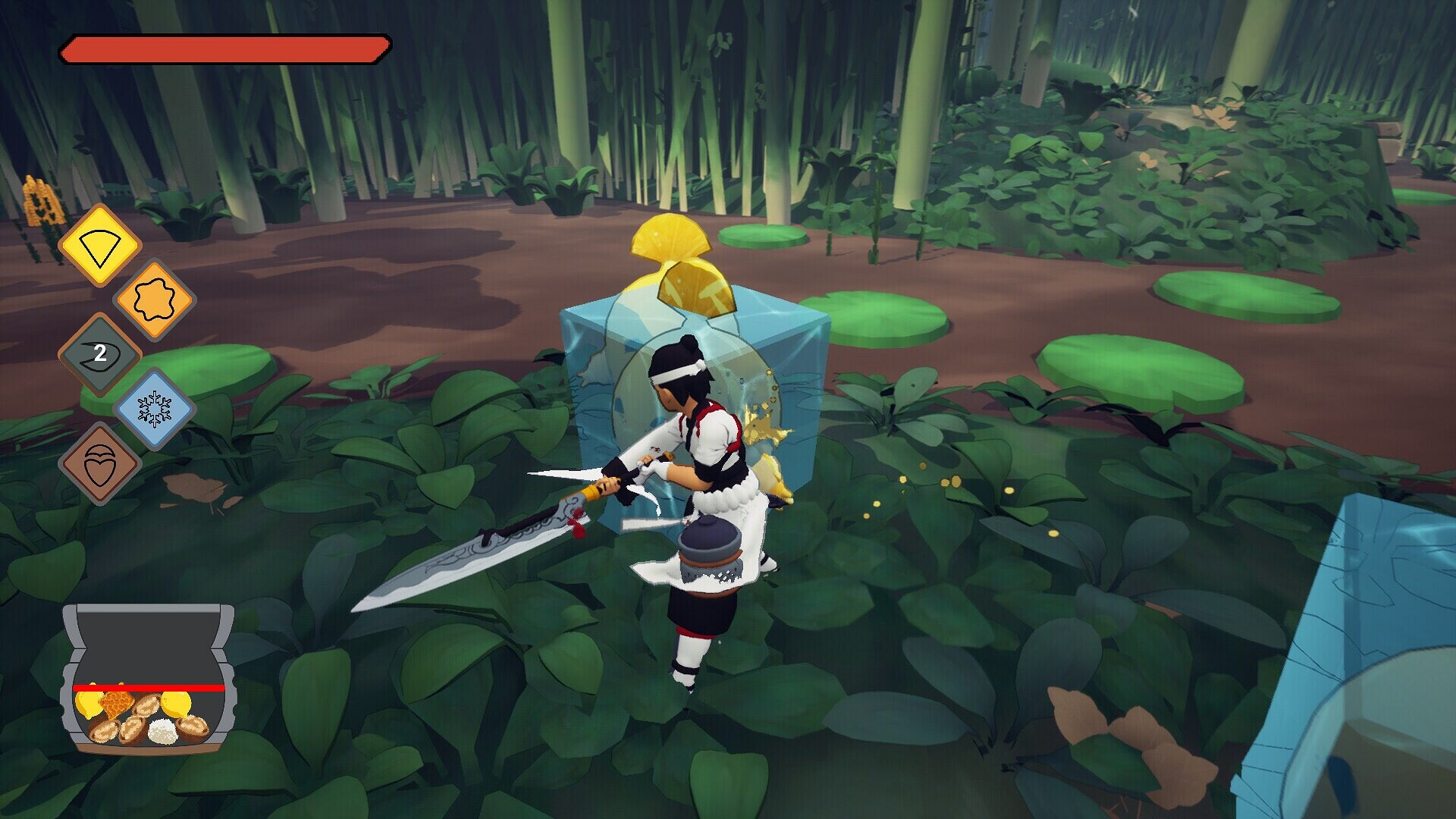Click the red health bar
Image resolution: width=1456 pixels, height=819 pixels.
point(224,47)
